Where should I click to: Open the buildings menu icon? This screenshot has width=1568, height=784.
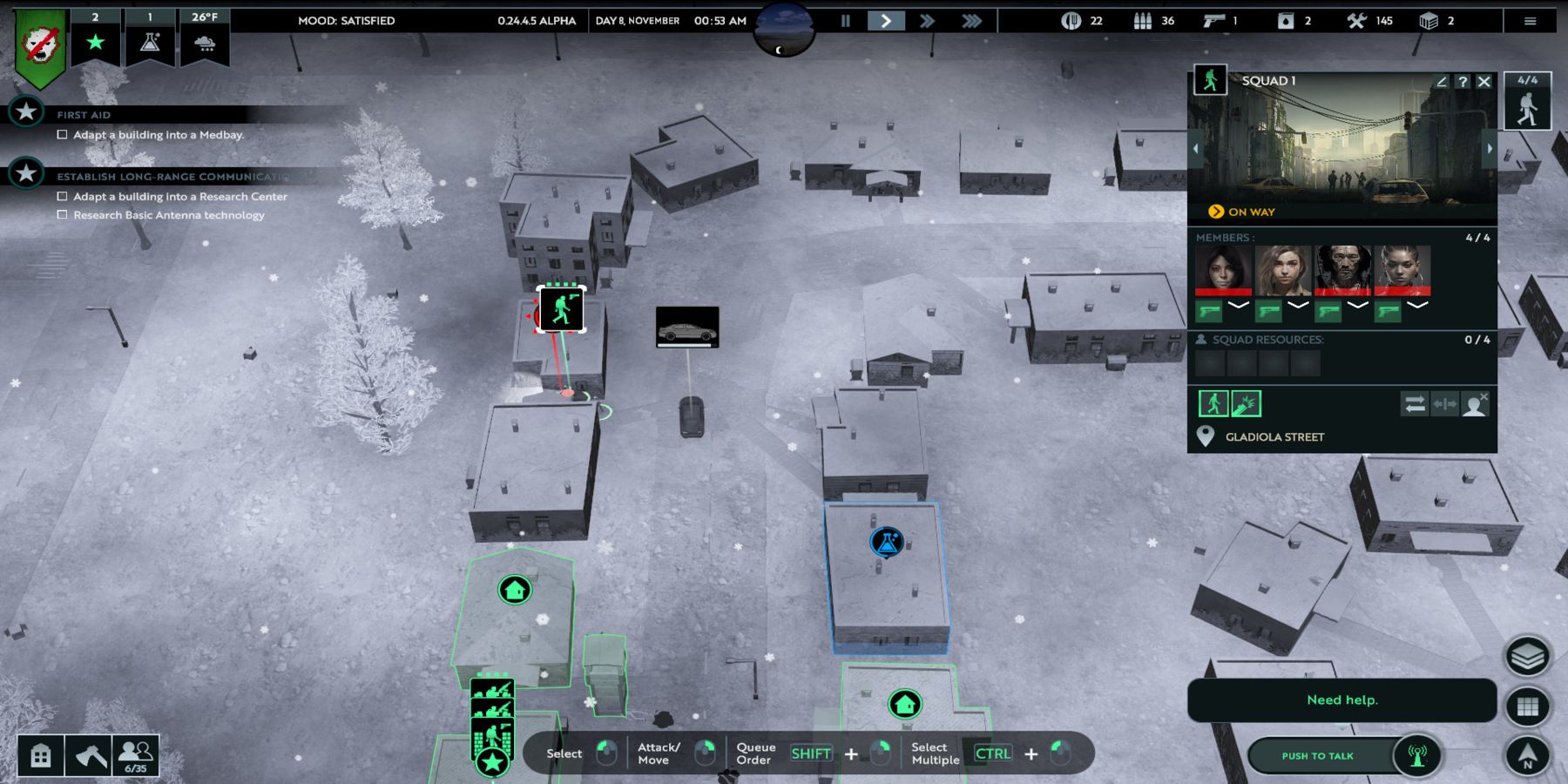pos(41,755)
